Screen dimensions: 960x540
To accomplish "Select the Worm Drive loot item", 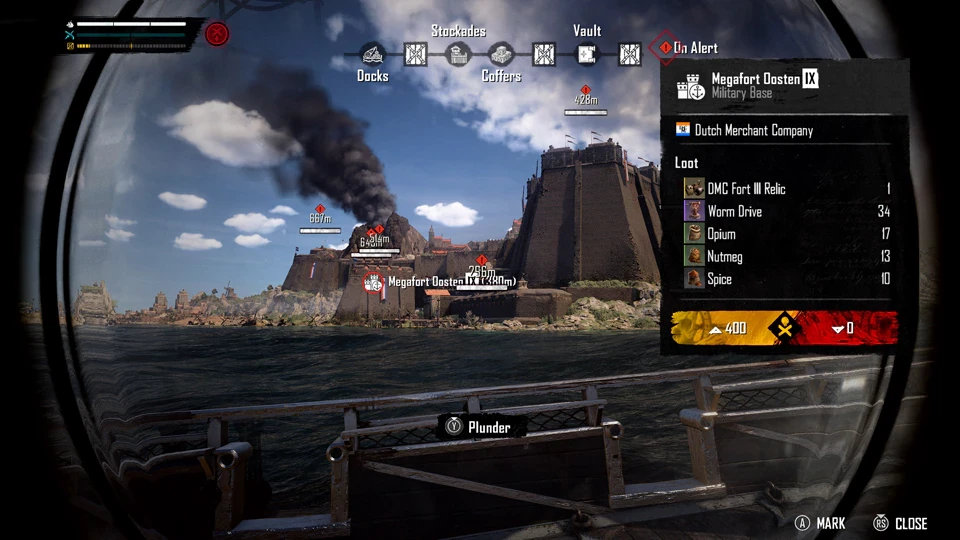I will (787, 211).
